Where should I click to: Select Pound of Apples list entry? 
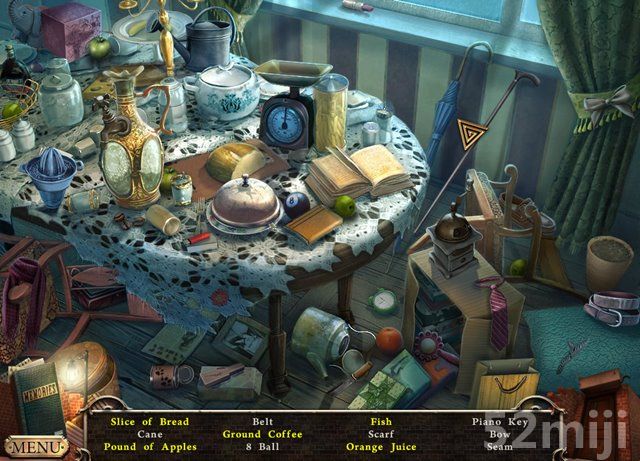150,447
